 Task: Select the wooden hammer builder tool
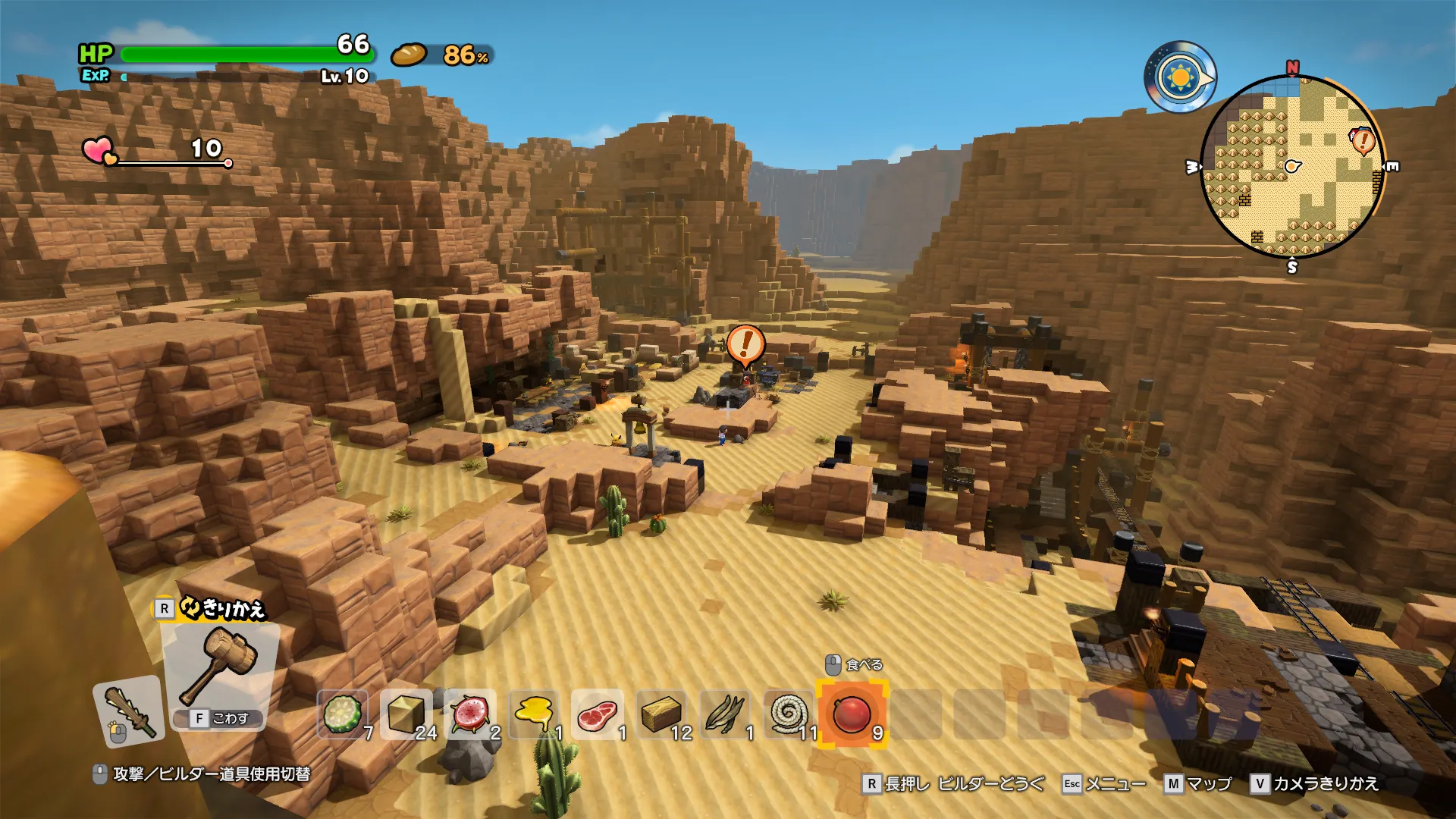219,667
